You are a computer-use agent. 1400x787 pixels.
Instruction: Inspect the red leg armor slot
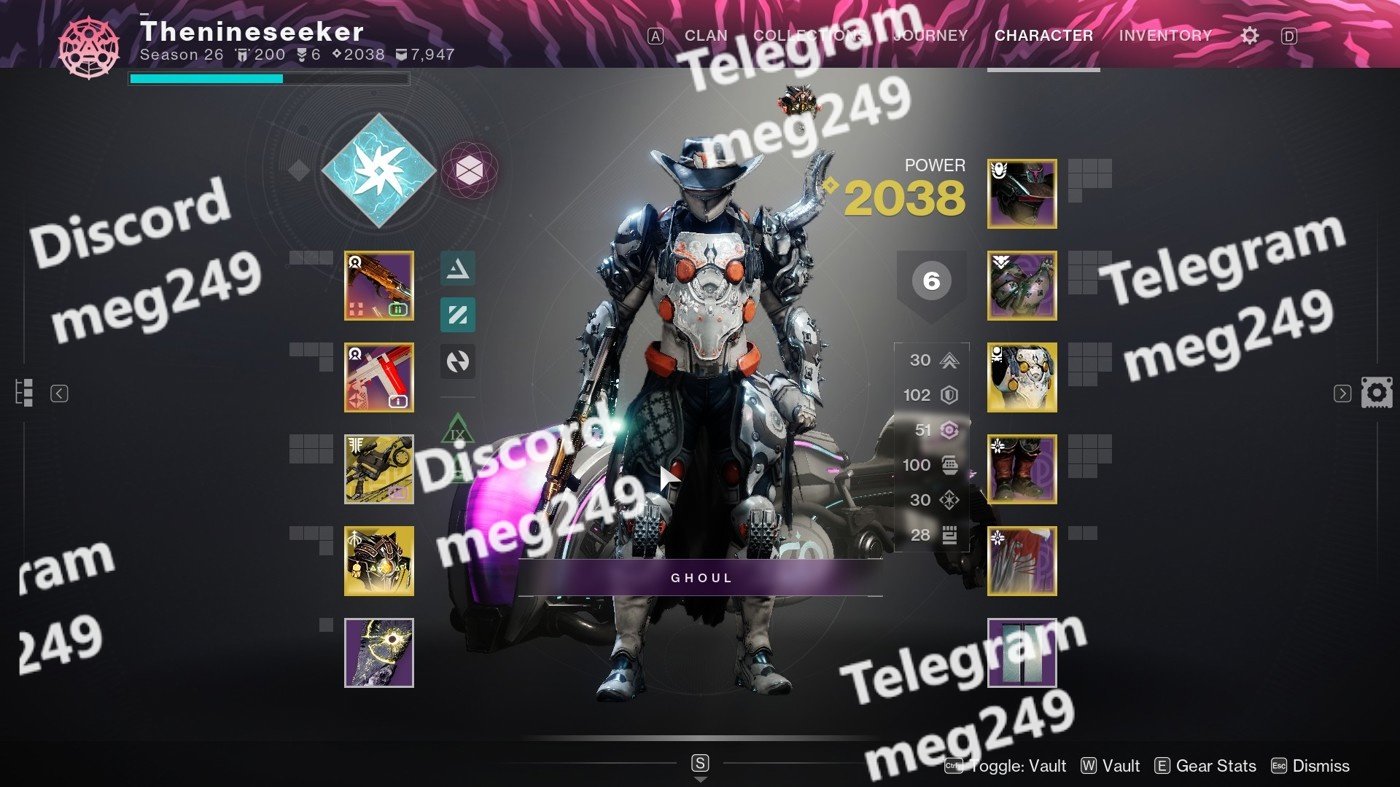[1022, 469]
